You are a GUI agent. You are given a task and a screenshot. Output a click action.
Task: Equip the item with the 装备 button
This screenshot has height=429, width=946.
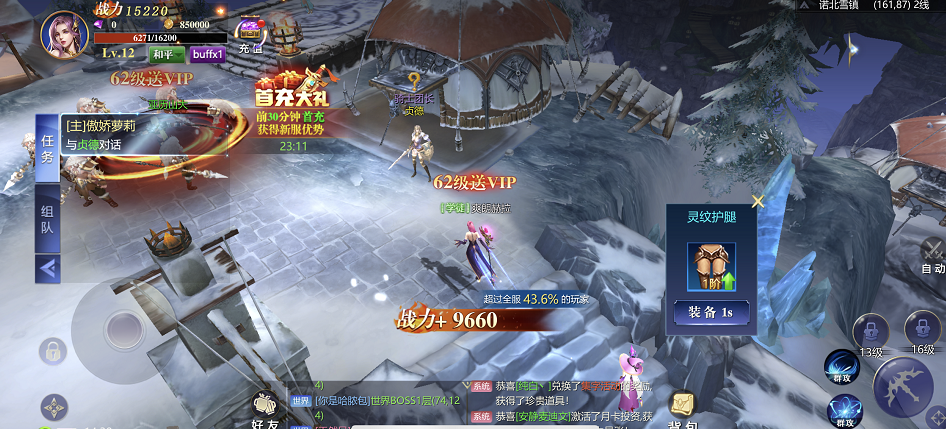coord(709,312)
